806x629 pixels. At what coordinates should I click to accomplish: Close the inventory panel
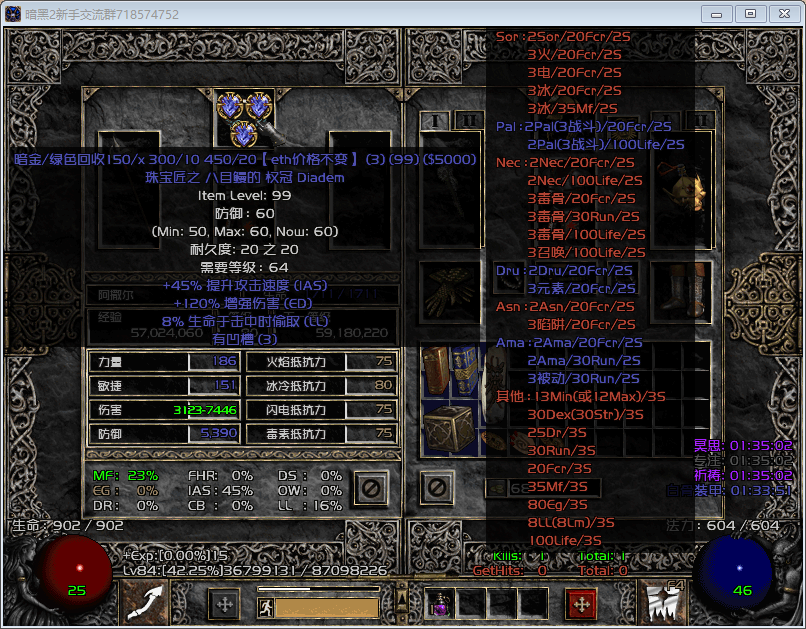tap(435, 488)
